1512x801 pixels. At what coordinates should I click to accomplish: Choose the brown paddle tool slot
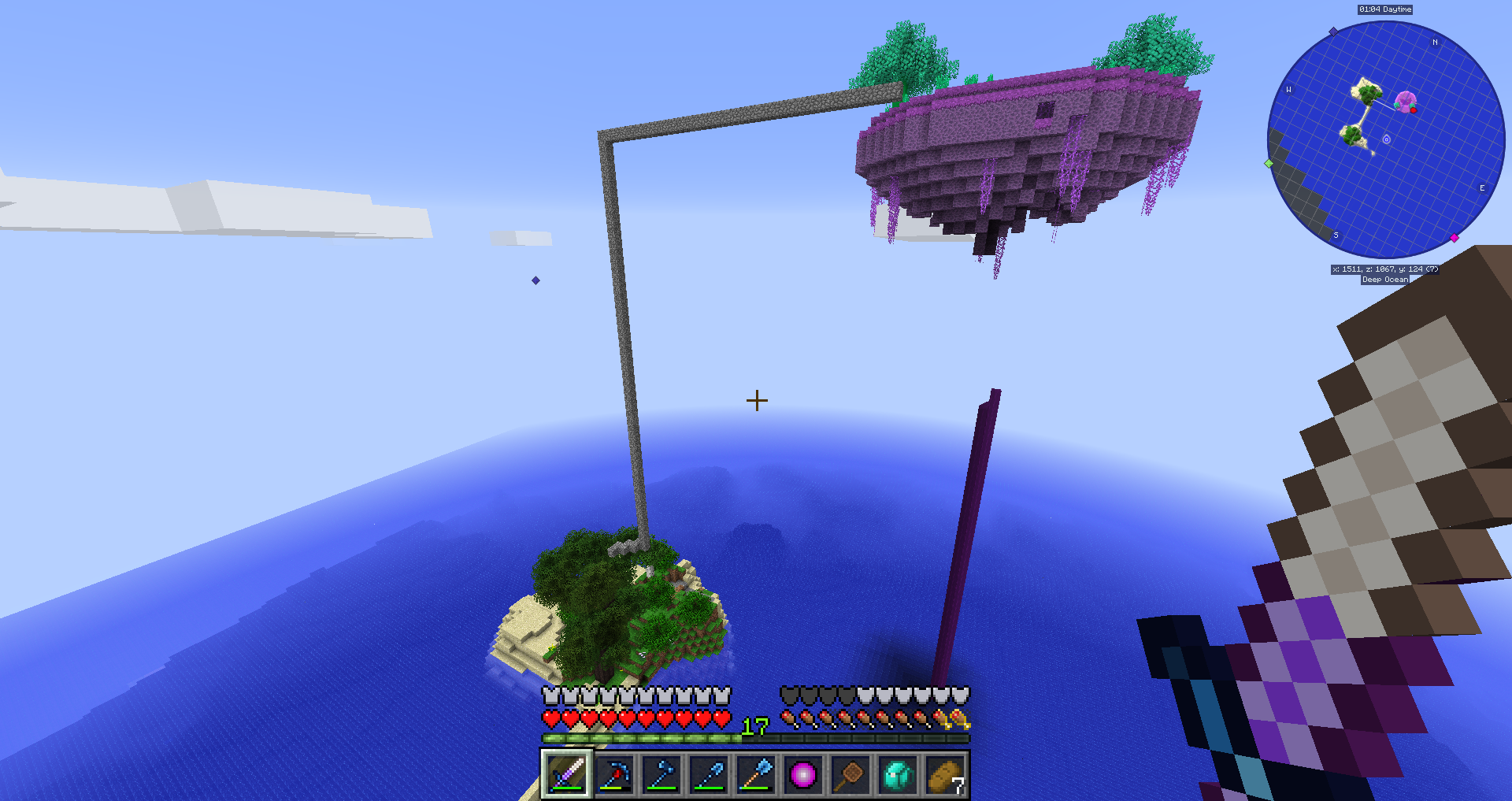(850, 774)
